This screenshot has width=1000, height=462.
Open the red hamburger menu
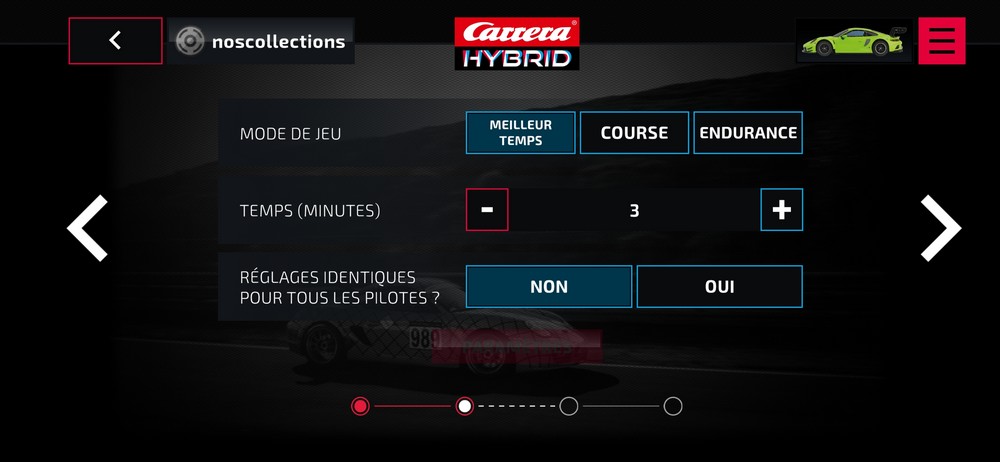[941, 41]
